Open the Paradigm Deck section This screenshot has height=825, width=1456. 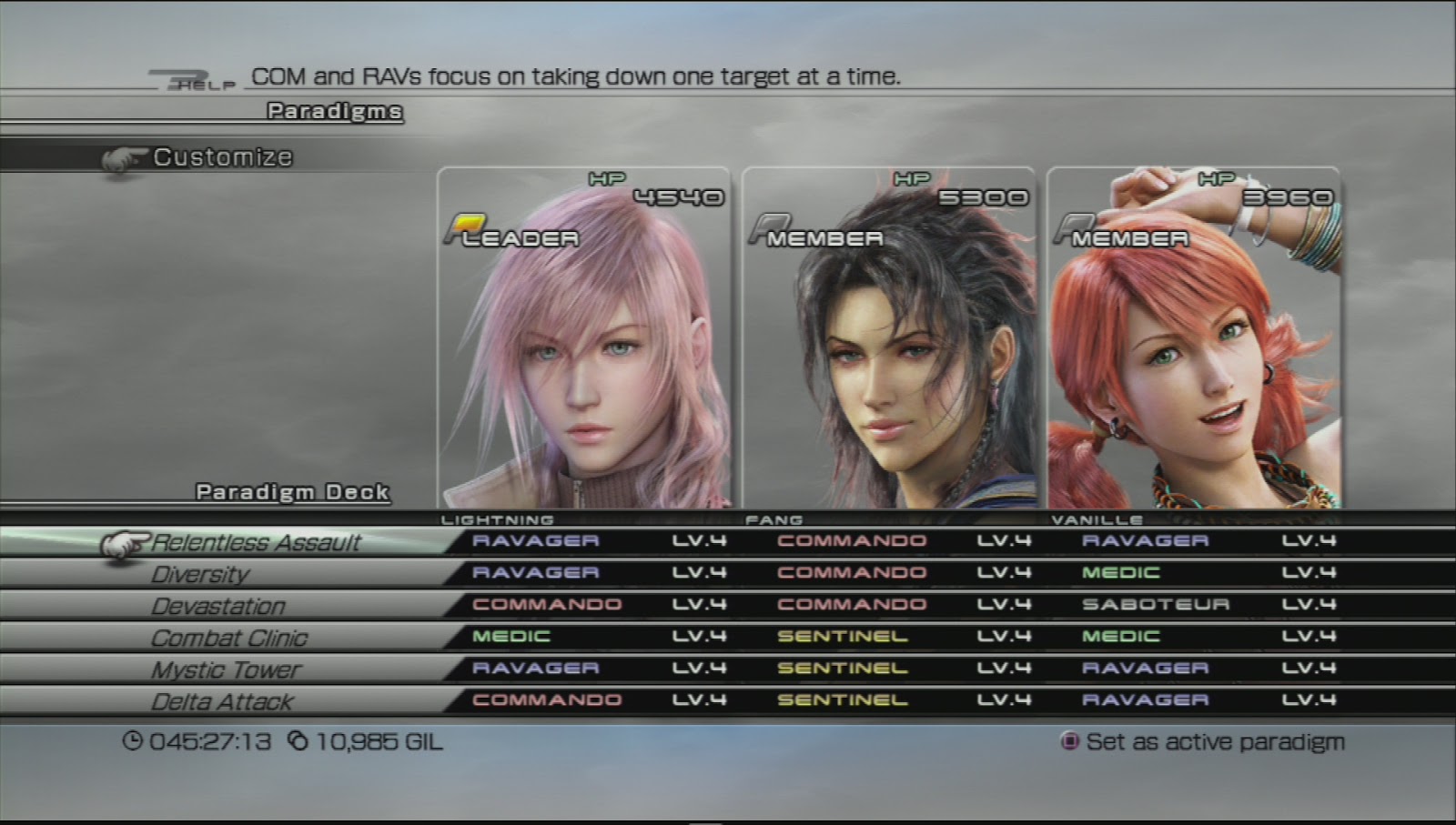pos(291,491)
